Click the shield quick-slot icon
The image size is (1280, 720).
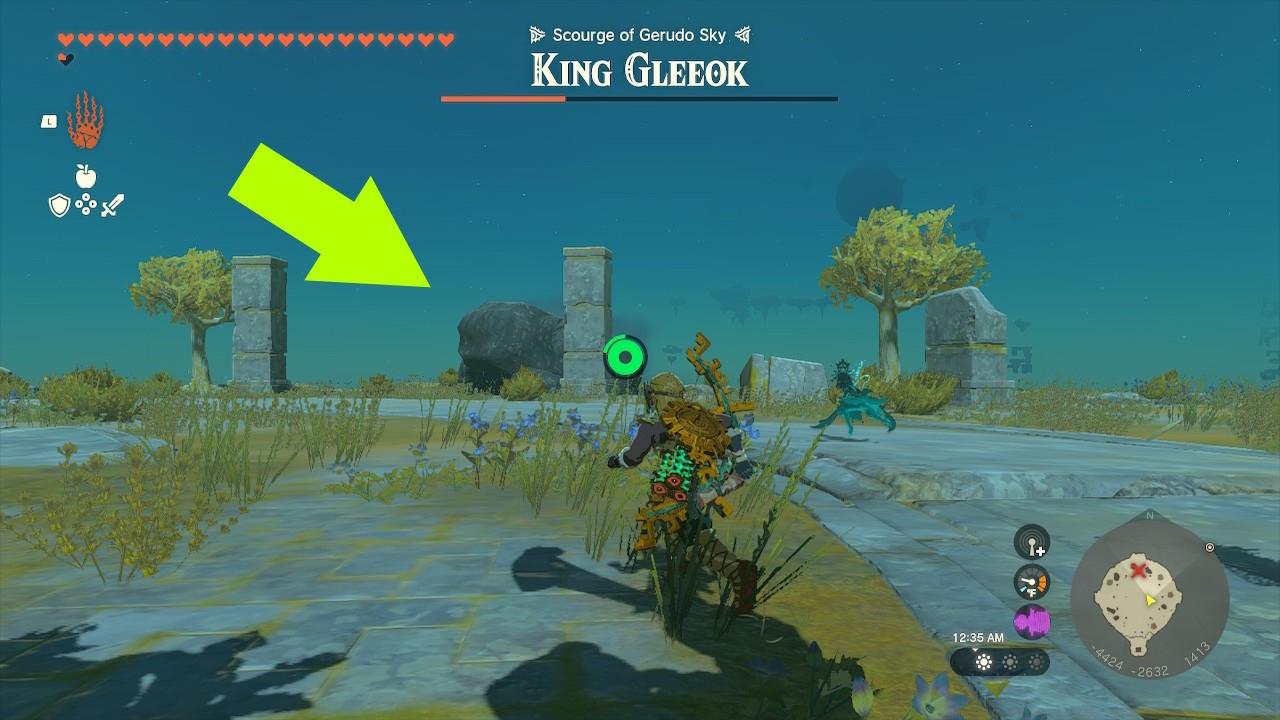coord(58,206)
